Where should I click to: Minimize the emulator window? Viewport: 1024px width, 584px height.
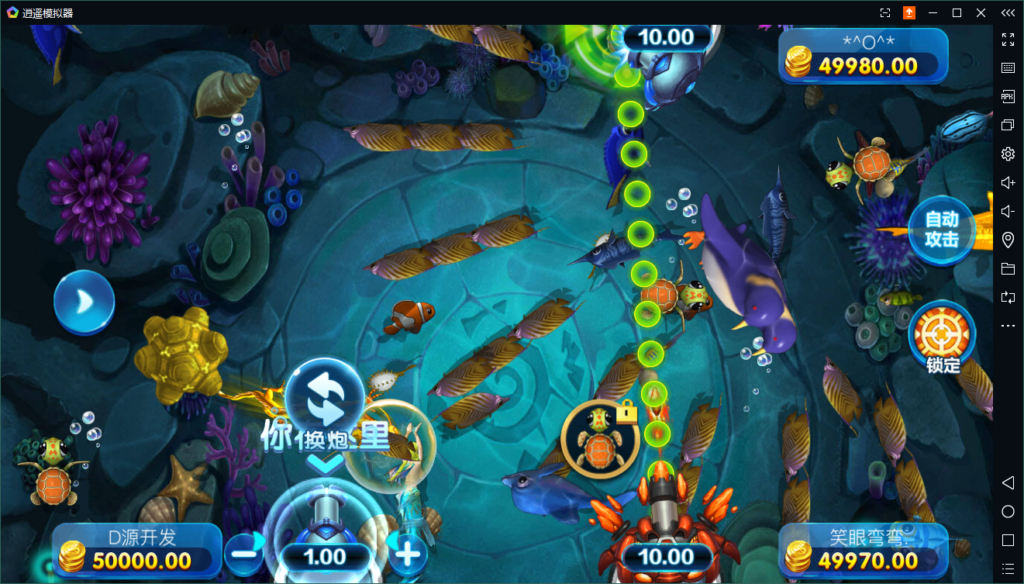(x=933, y=12)
